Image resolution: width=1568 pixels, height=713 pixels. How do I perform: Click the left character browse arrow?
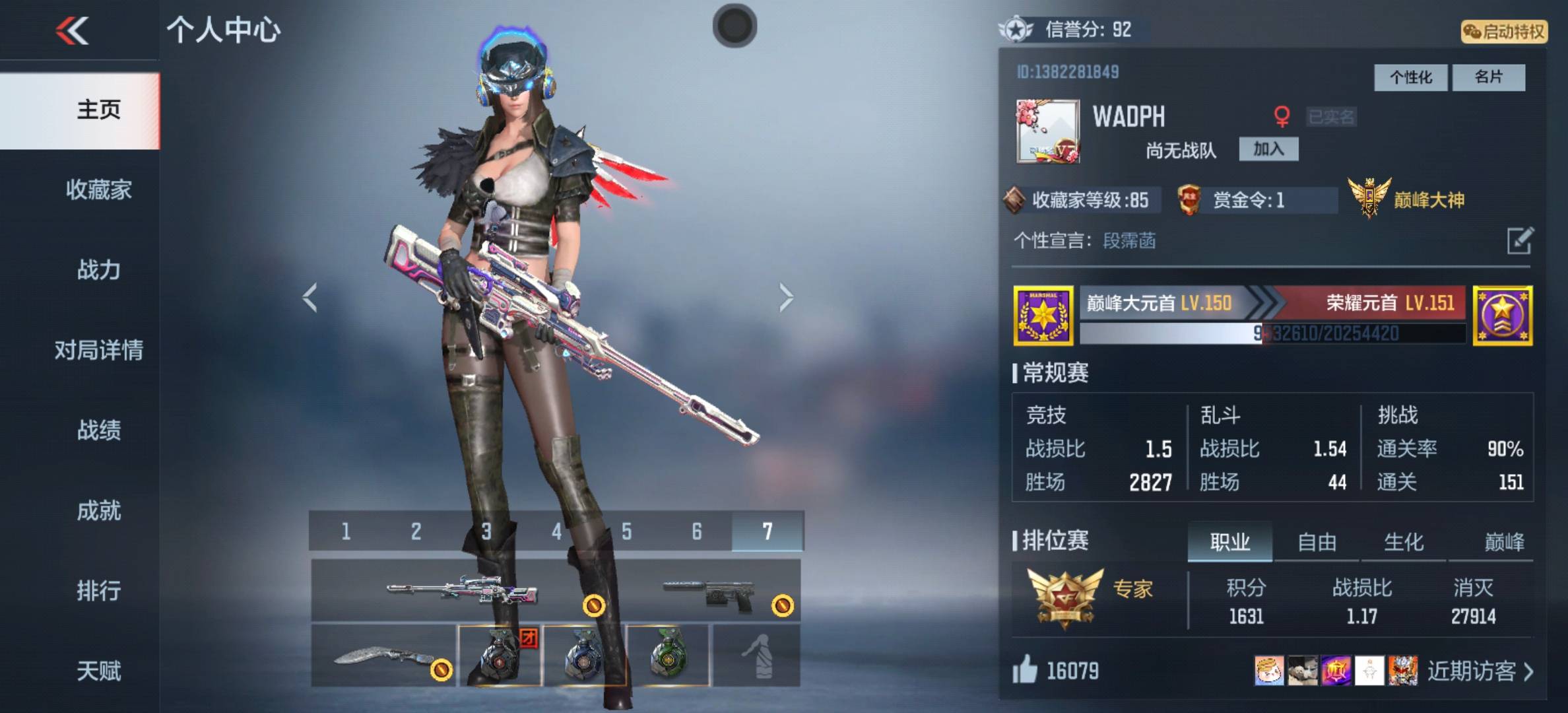(x=310, y=297)
